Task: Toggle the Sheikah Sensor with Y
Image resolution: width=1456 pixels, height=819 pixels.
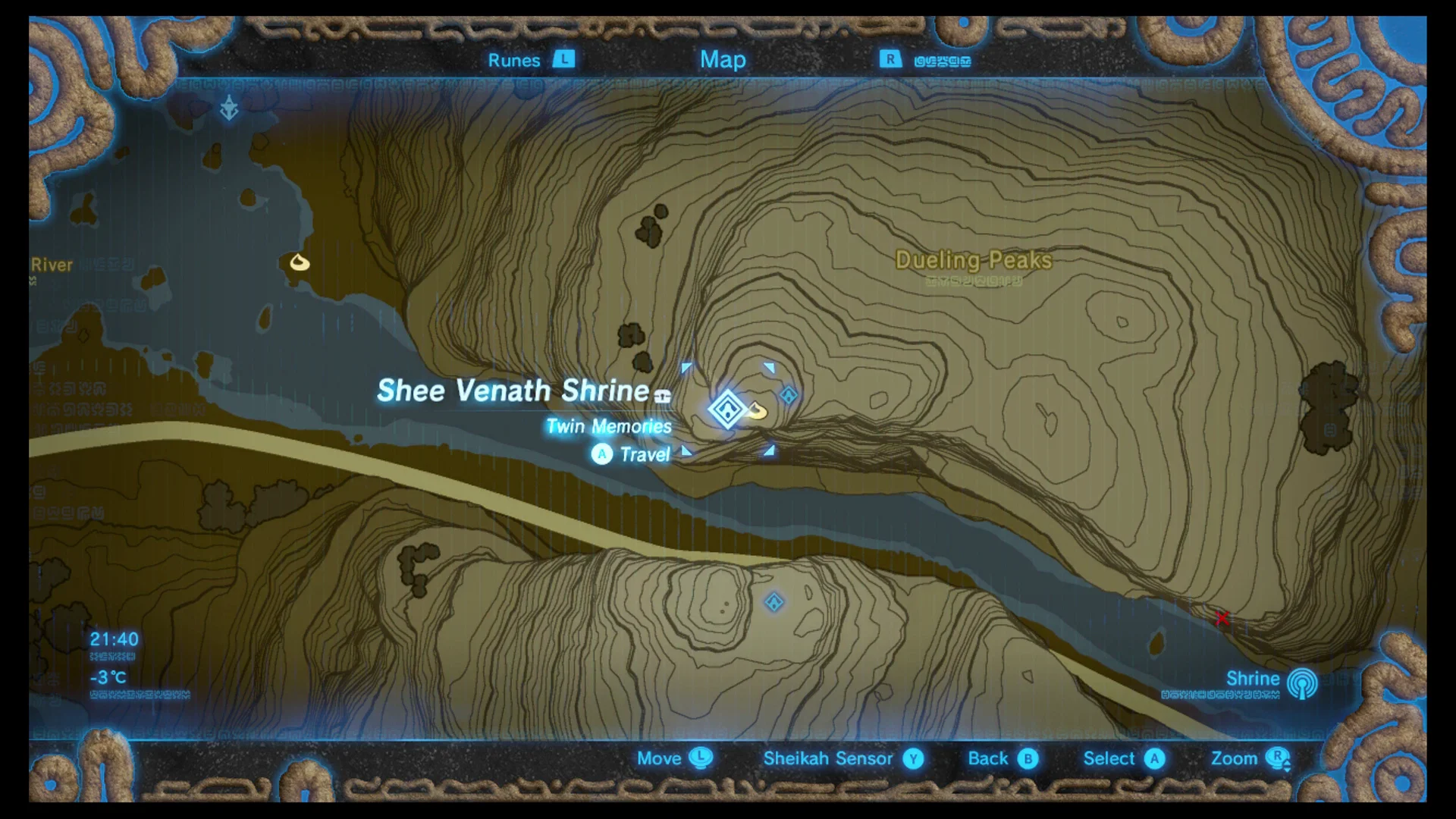Action: [x=913, y=758]
